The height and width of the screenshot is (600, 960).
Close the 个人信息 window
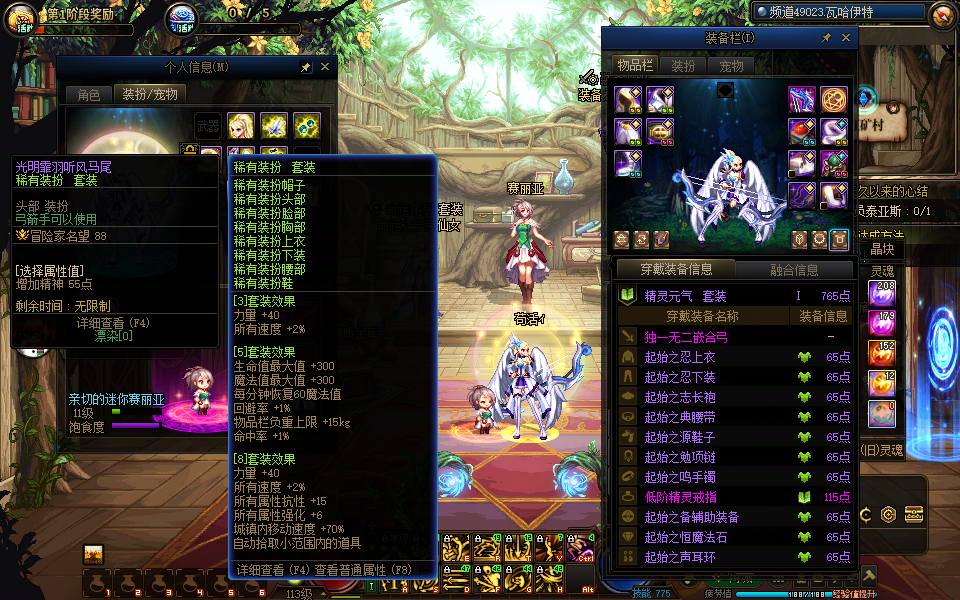point(325,67)
